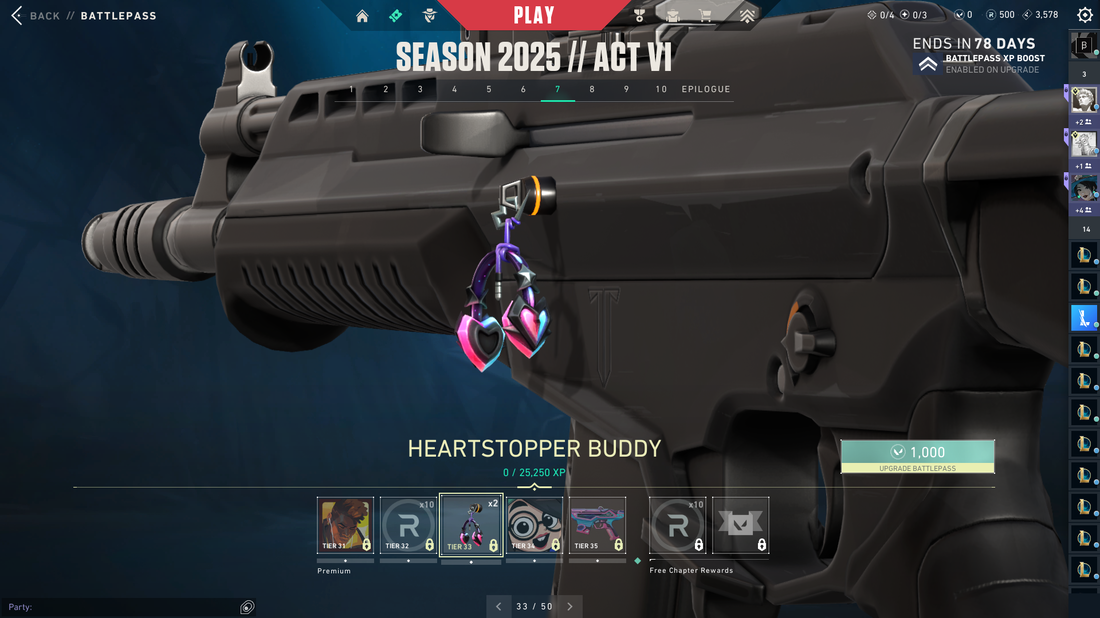Open the shopping cart store icon
Screen dimensions: 1100x618
tap(706, 16)
